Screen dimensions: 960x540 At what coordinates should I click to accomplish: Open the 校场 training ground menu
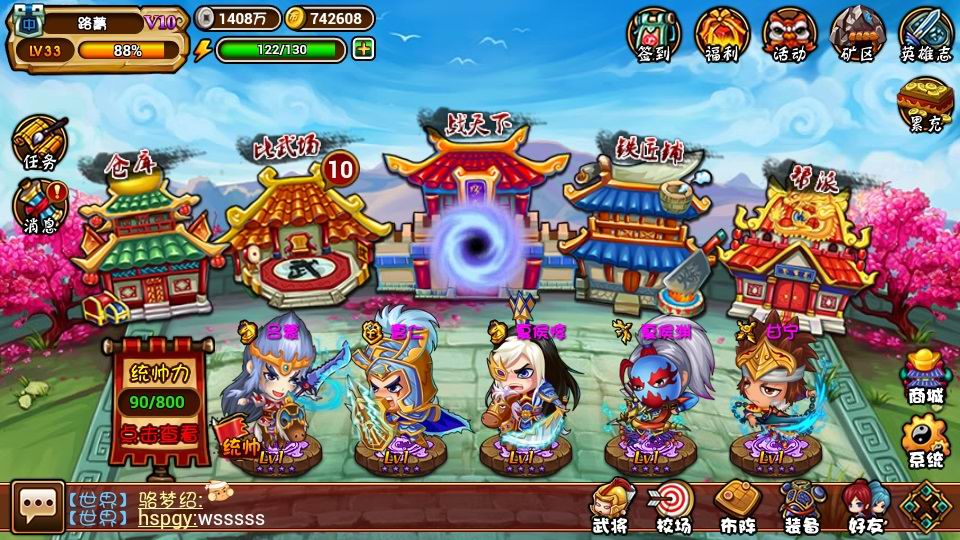673,507
